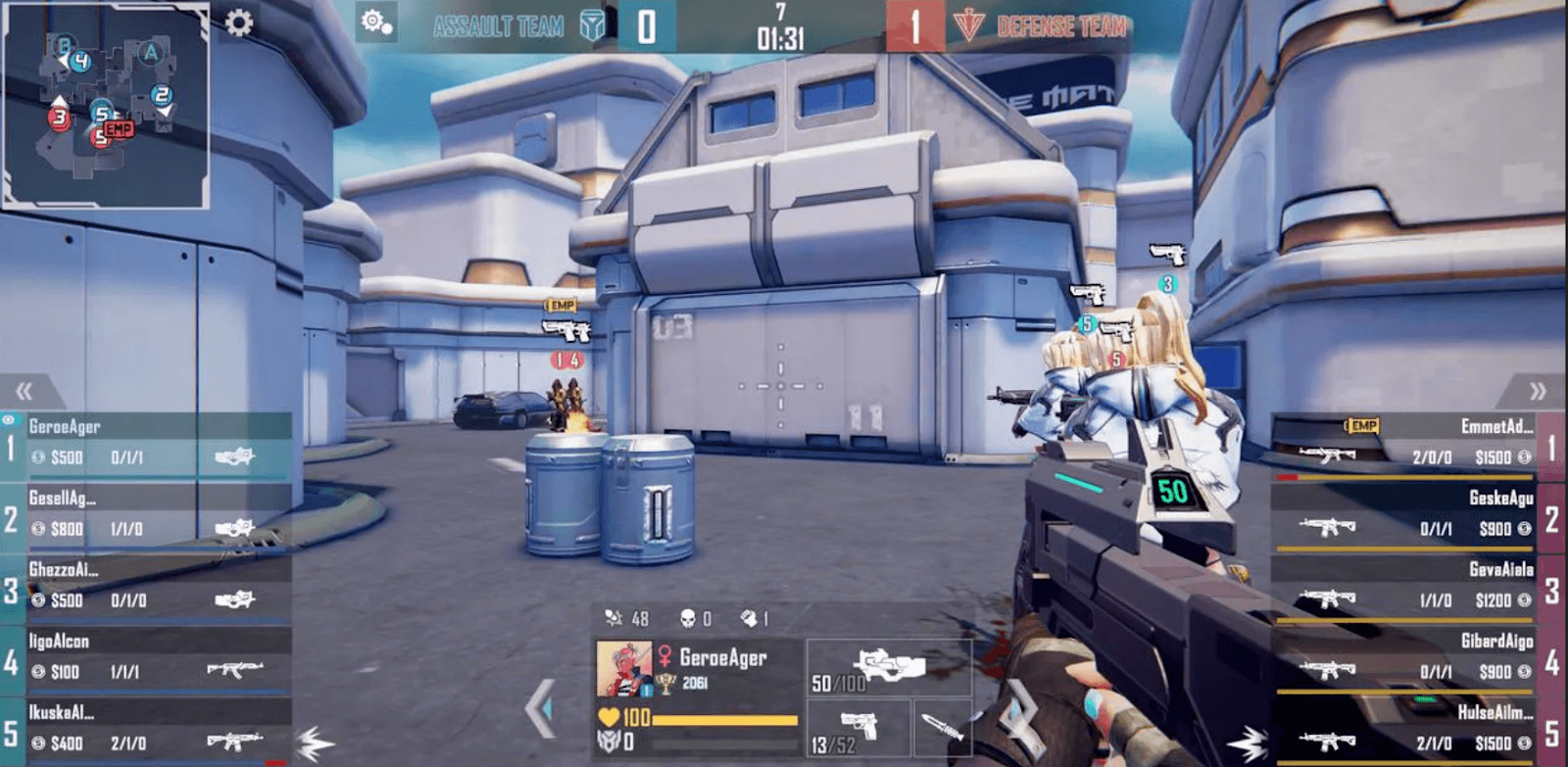Collapse the Assault Team player list arrow
This screenshot has width=1568, height=767.
[x=24, y=392]
